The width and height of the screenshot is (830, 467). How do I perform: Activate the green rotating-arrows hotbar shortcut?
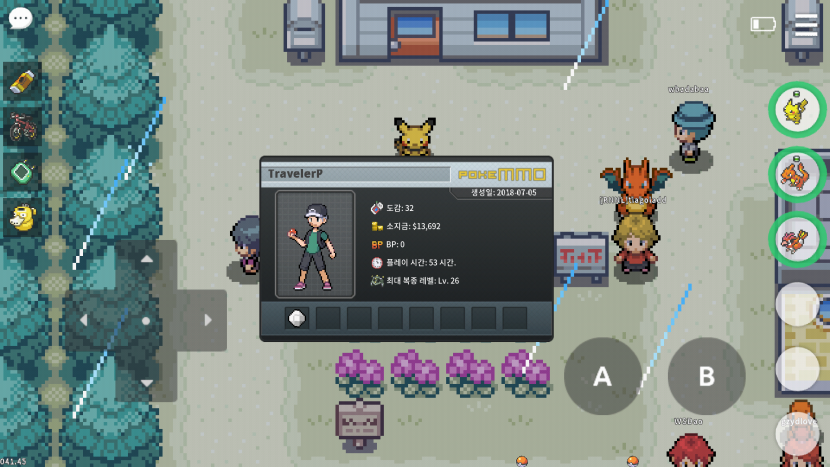click(22, 171)
